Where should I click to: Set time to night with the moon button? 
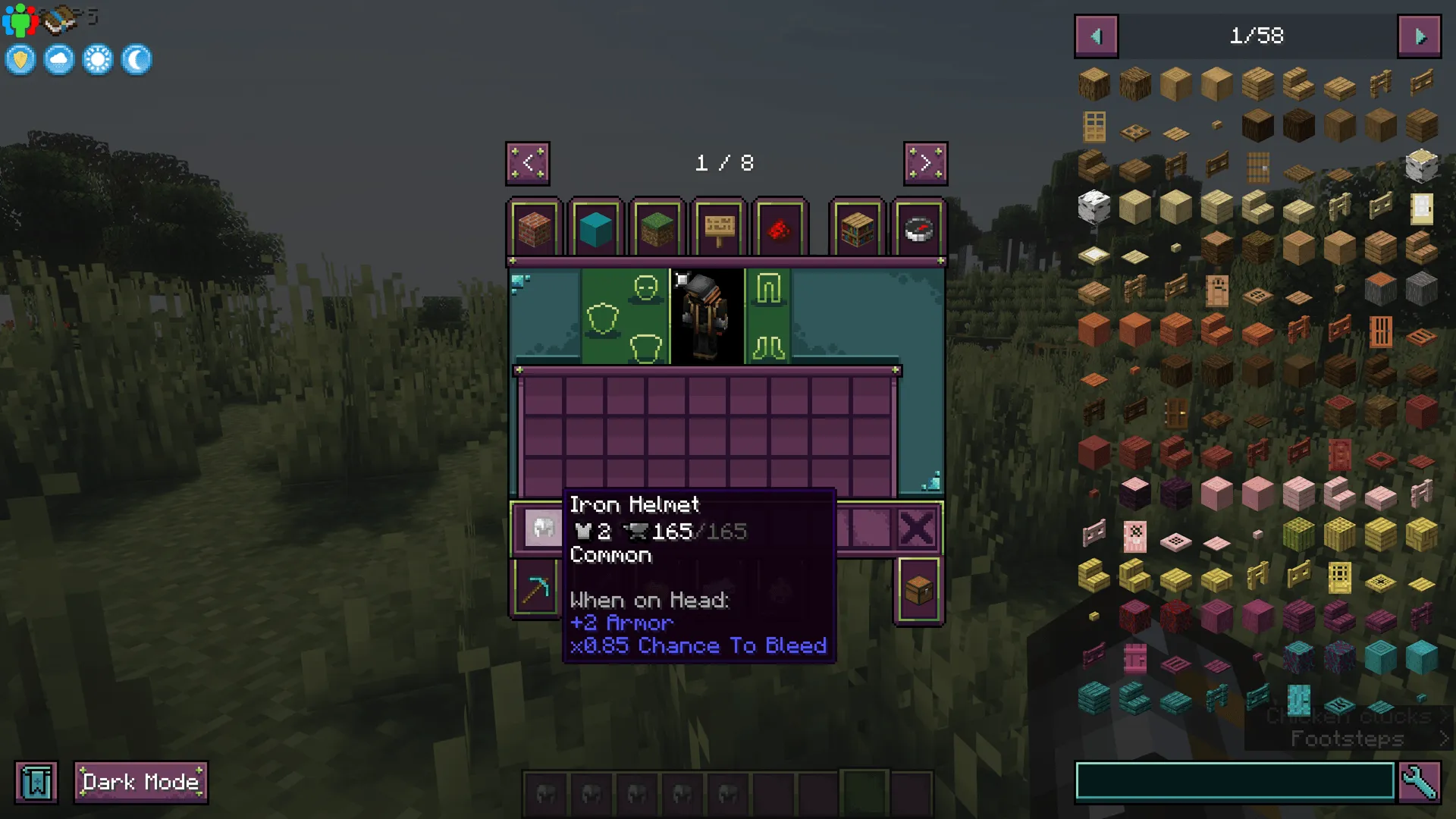point(136,59)
